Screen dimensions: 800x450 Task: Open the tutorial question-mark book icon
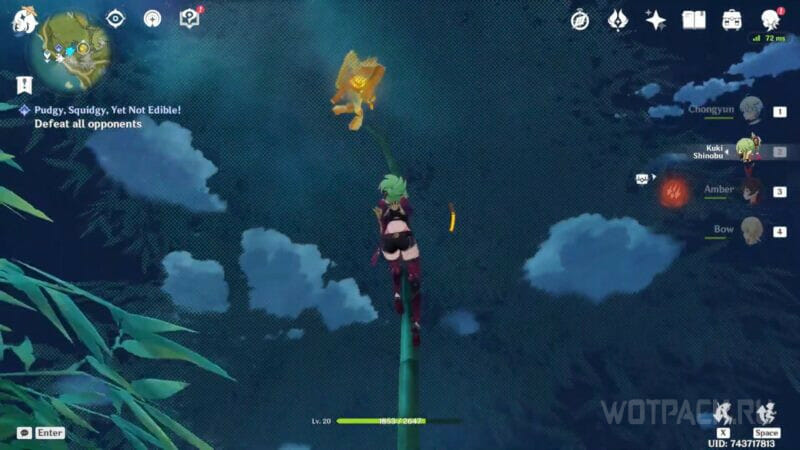(189, 18)
